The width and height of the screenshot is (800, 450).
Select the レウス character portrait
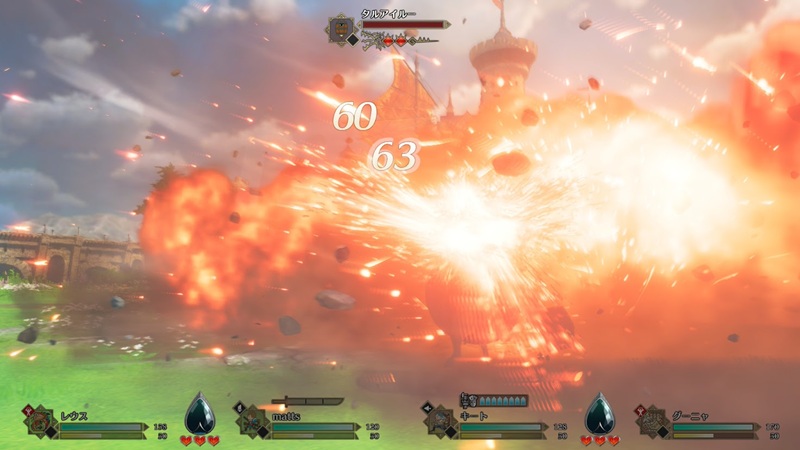(40, 423)
